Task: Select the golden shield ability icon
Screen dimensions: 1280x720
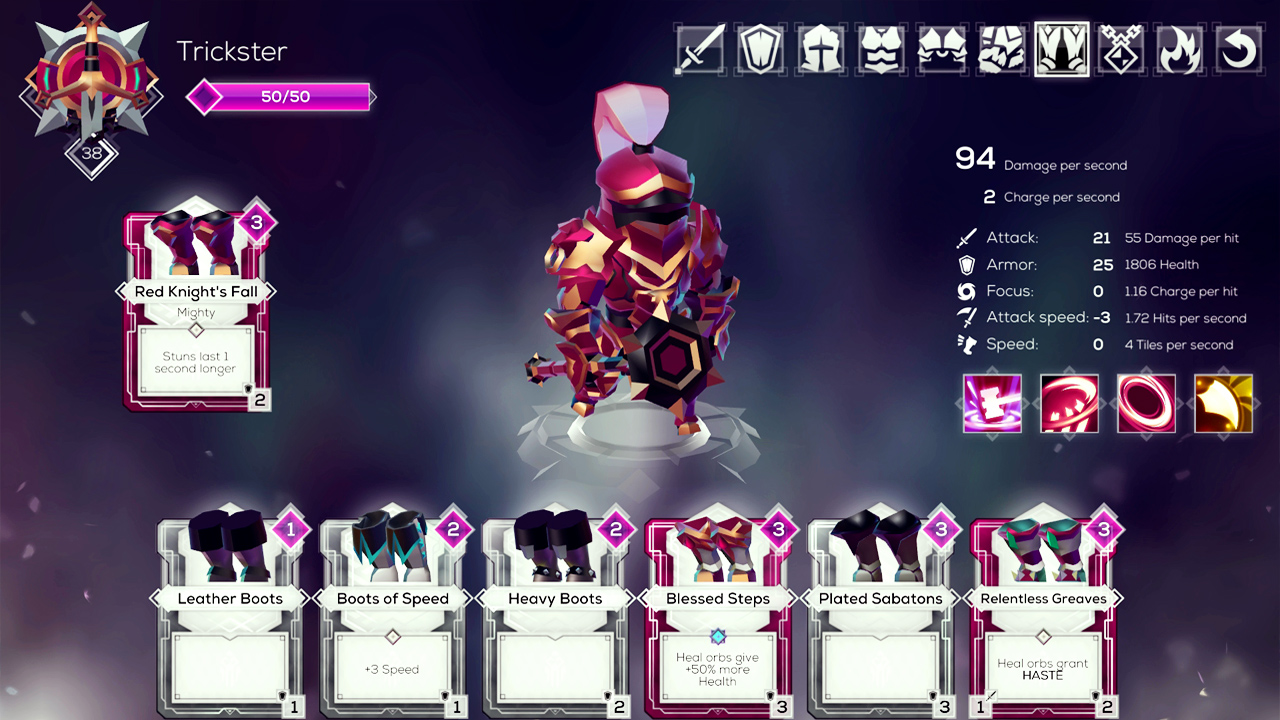Action: point(1223,404)
